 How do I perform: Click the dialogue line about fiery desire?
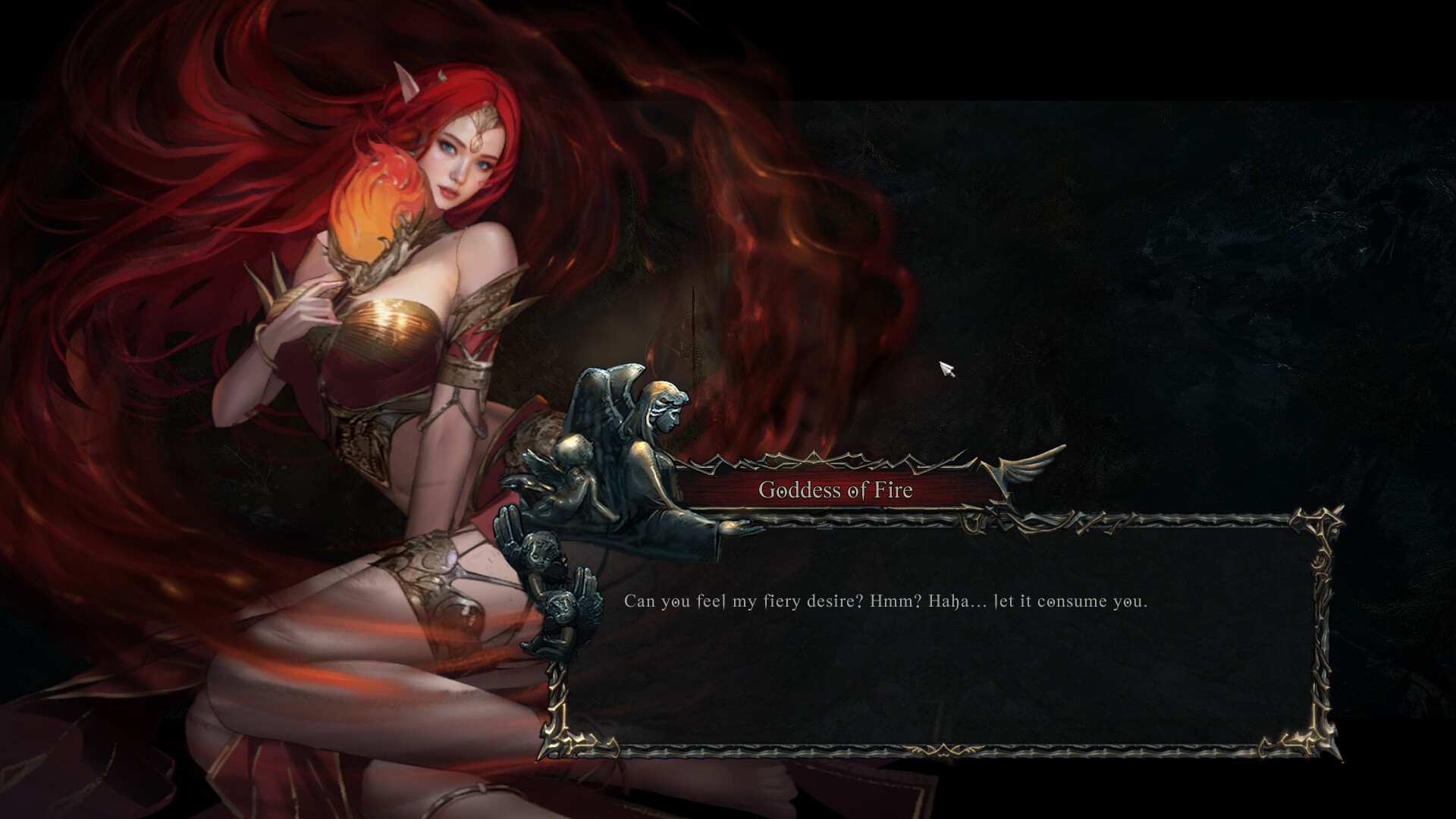pyautogui.click(x=886, y=601)
